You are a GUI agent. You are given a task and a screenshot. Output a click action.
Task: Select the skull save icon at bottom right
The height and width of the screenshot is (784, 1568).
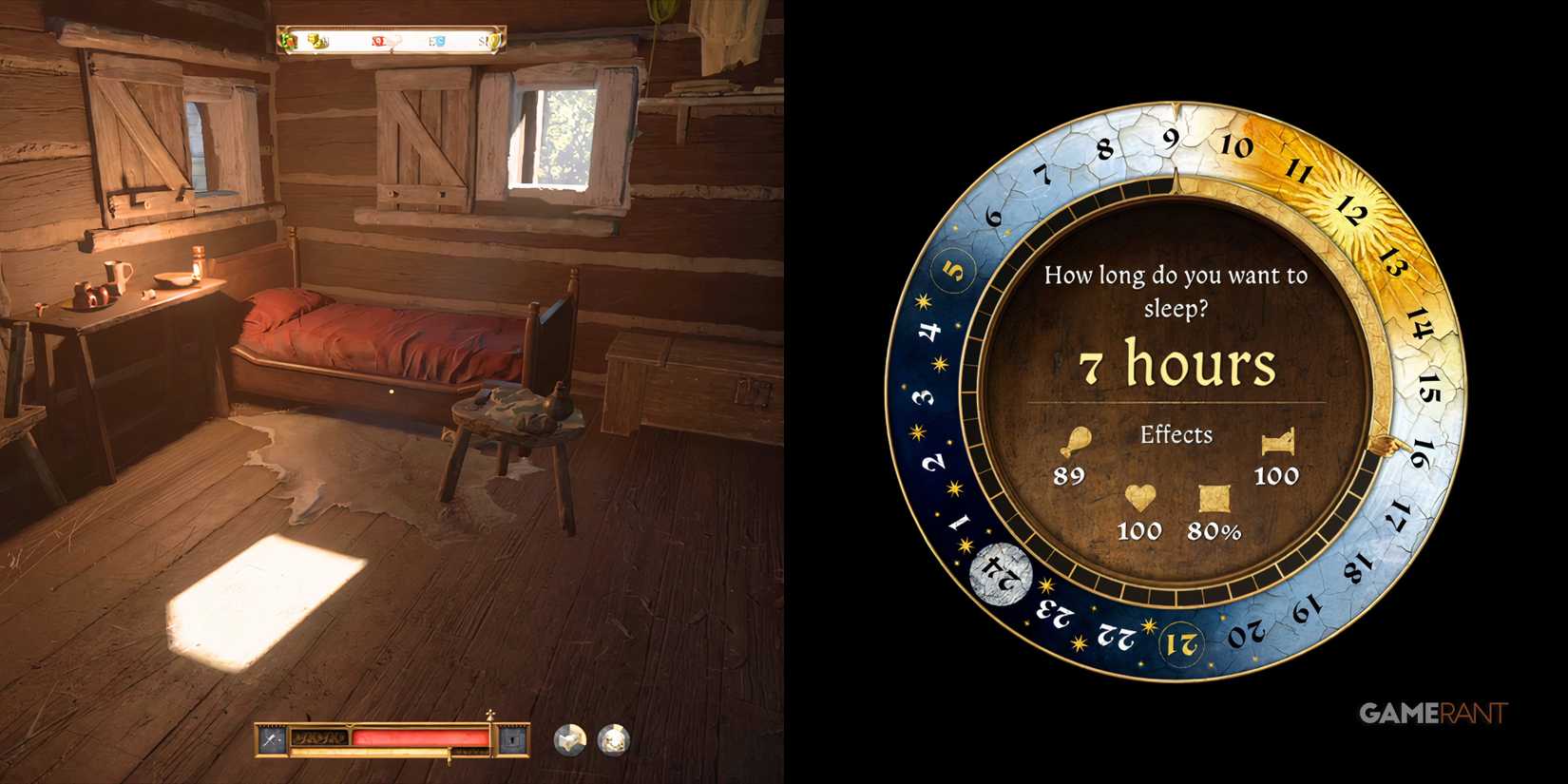[x=613, y=738]
